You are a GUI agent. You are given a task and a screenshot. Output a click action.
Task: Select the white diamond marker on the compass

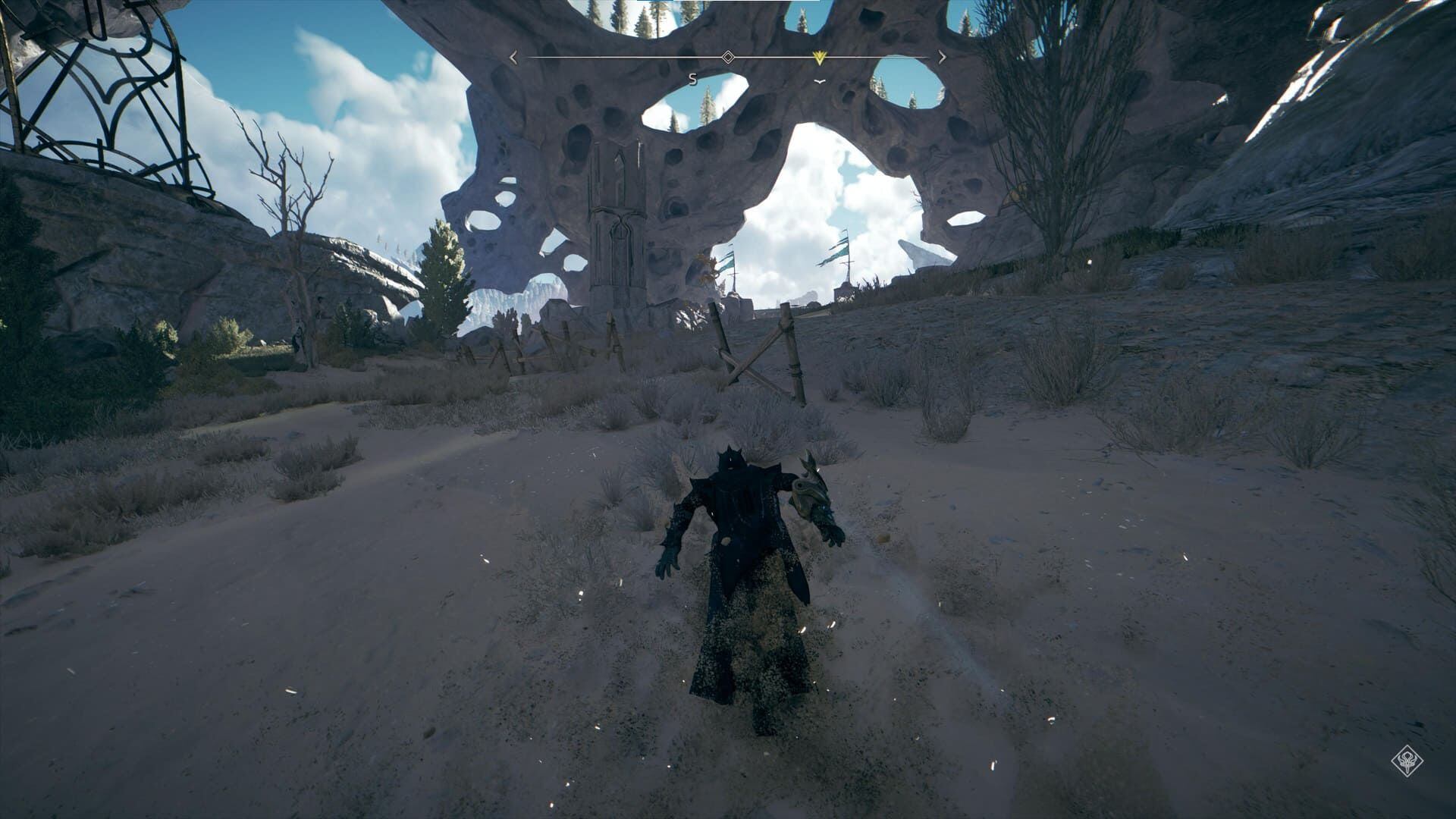tap(727, 57)
